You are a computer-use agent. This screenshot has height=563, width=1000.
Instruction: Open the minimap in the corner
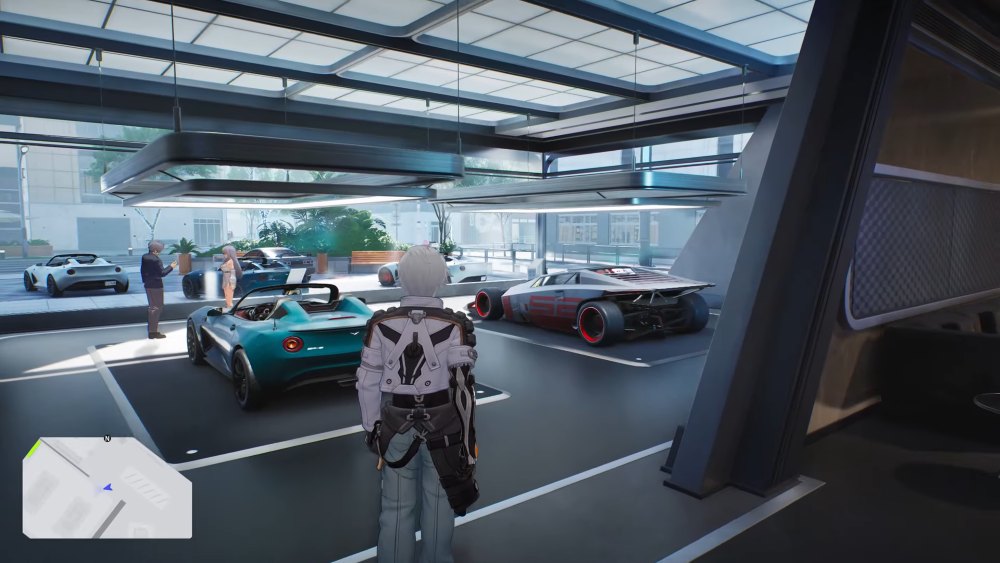107,488
